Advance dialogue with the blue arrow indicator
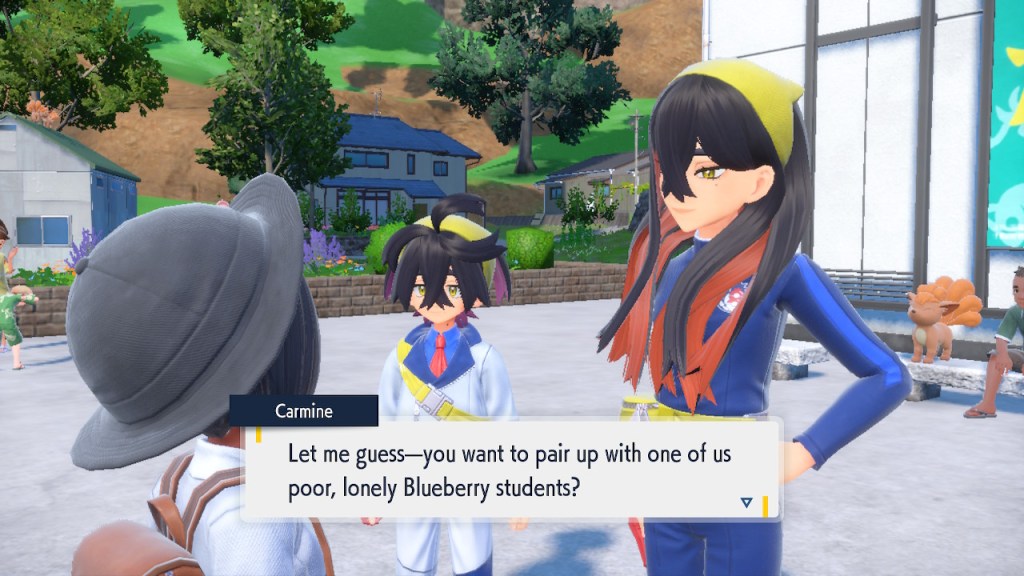The width and height of the screenshot is (1024, 576). (746, 502)
